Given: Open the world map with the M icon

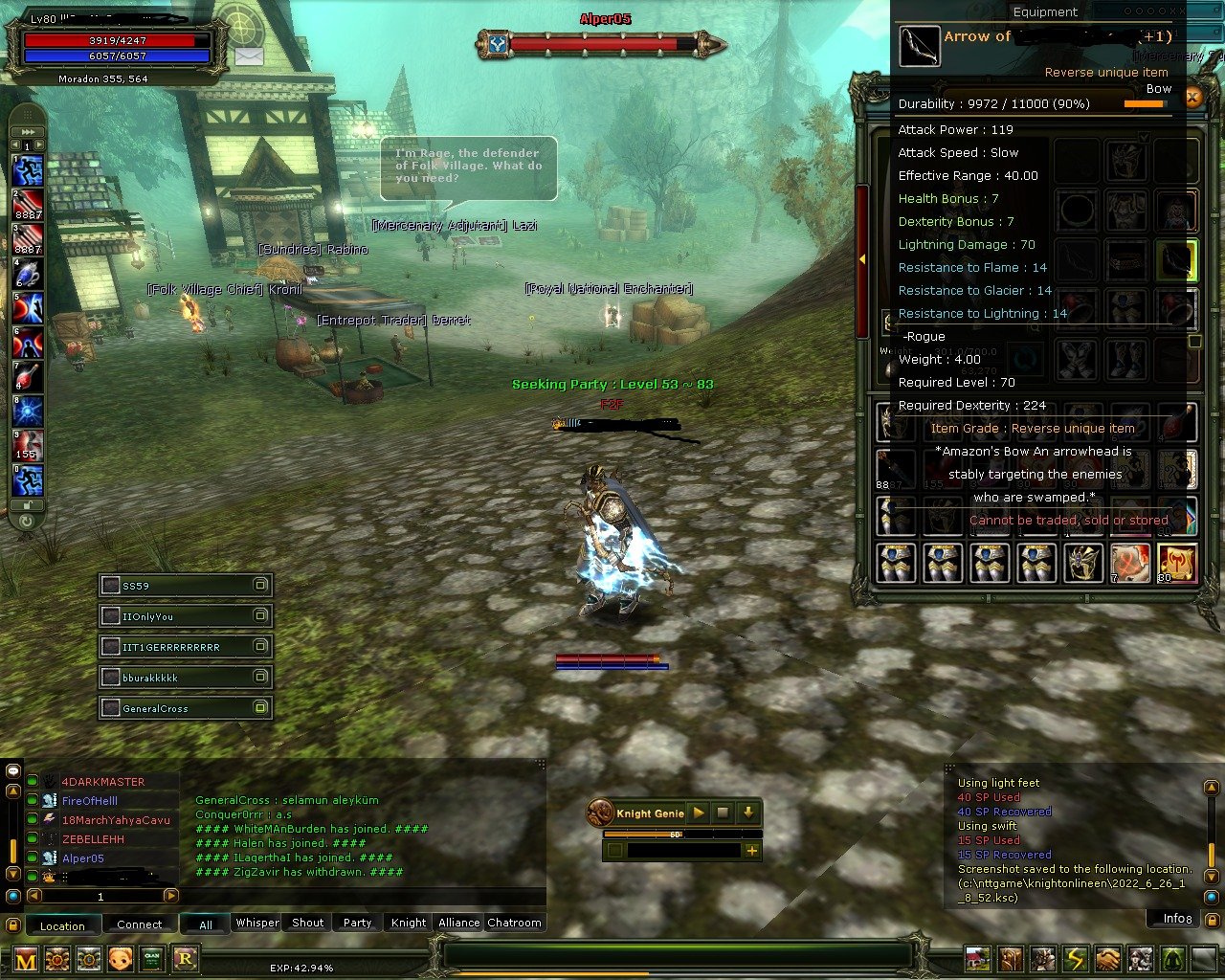Looking at the screenshot, I should point(24,958).
